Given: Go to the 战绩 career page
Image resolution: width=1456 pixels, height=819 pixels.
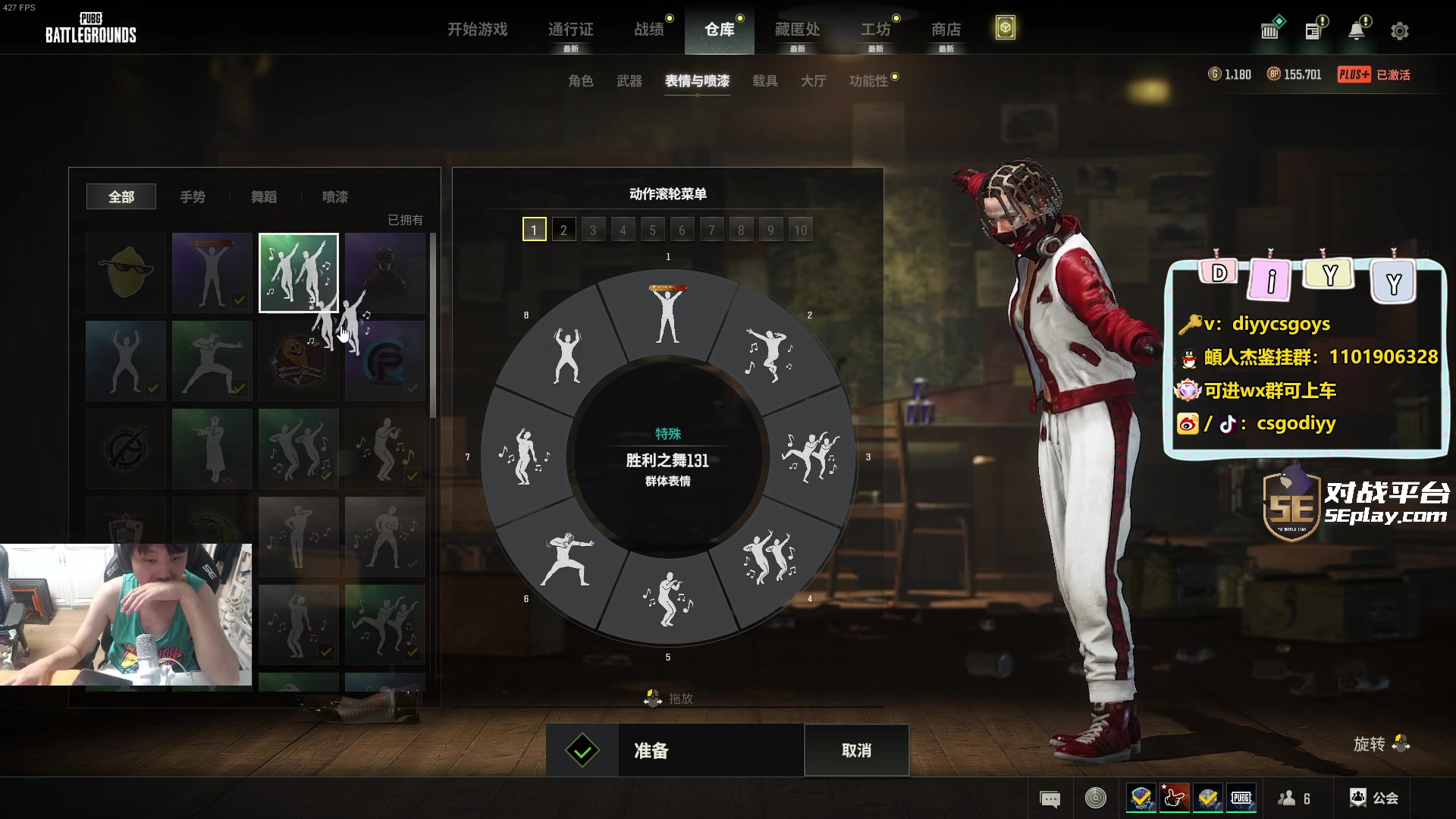Looking at the screenshot, I should tap(649, 30).
